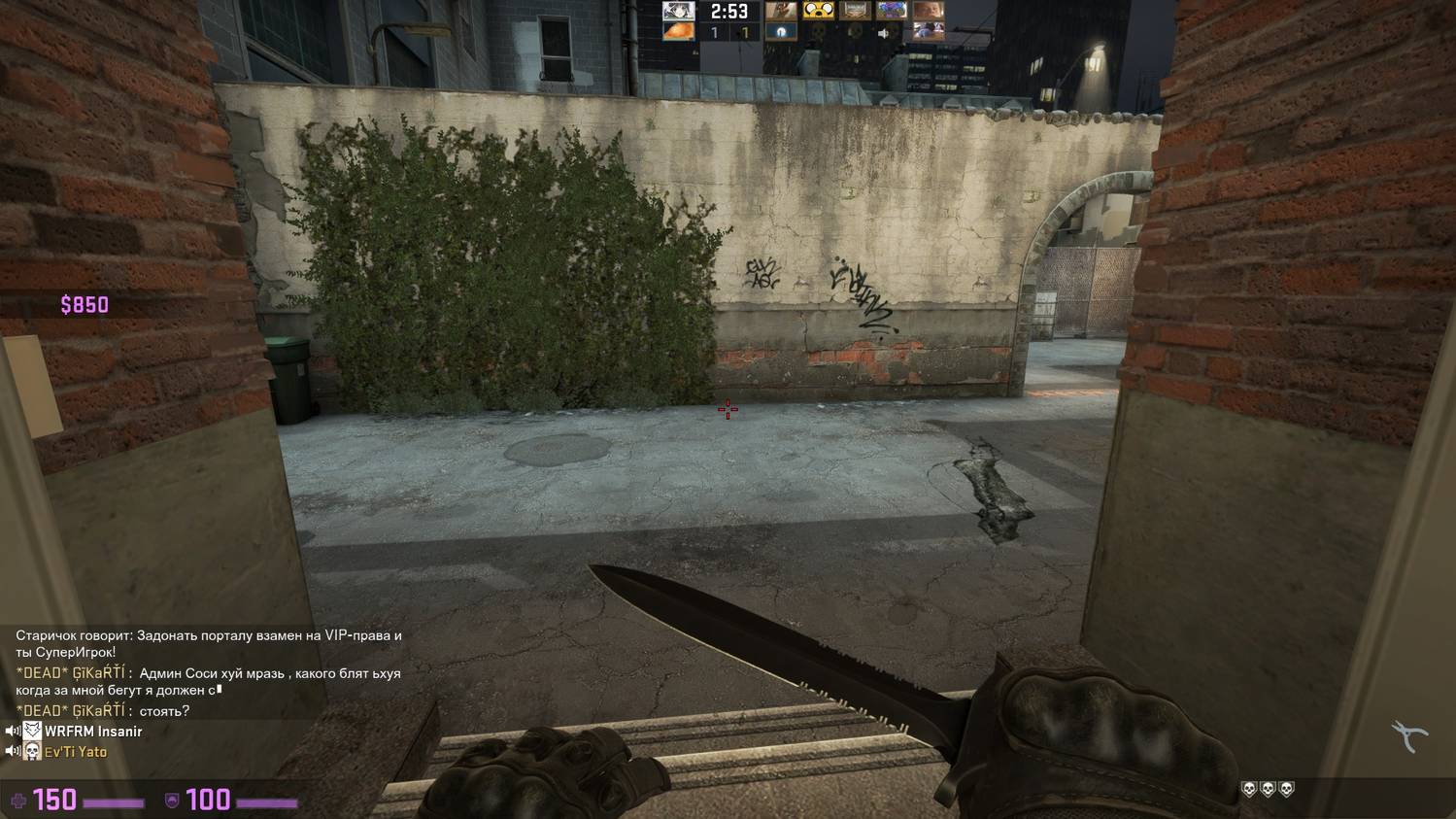Click the "Старичок говорит" server chat message
This screenshot has height=819, width=1456.
[x=208, y=643]
